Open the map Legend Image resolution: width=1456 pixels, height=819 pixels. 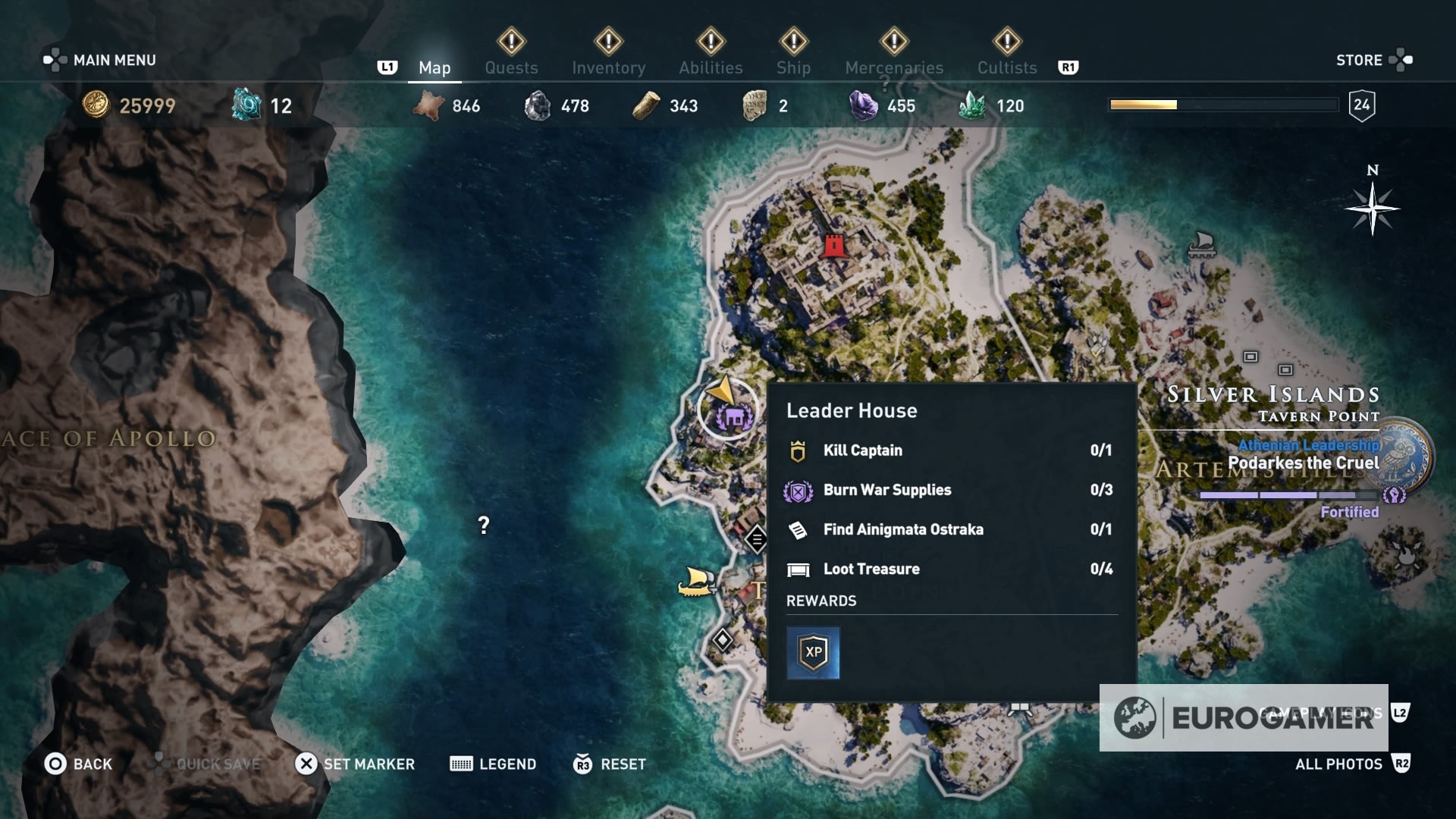(x=494, y=764)
